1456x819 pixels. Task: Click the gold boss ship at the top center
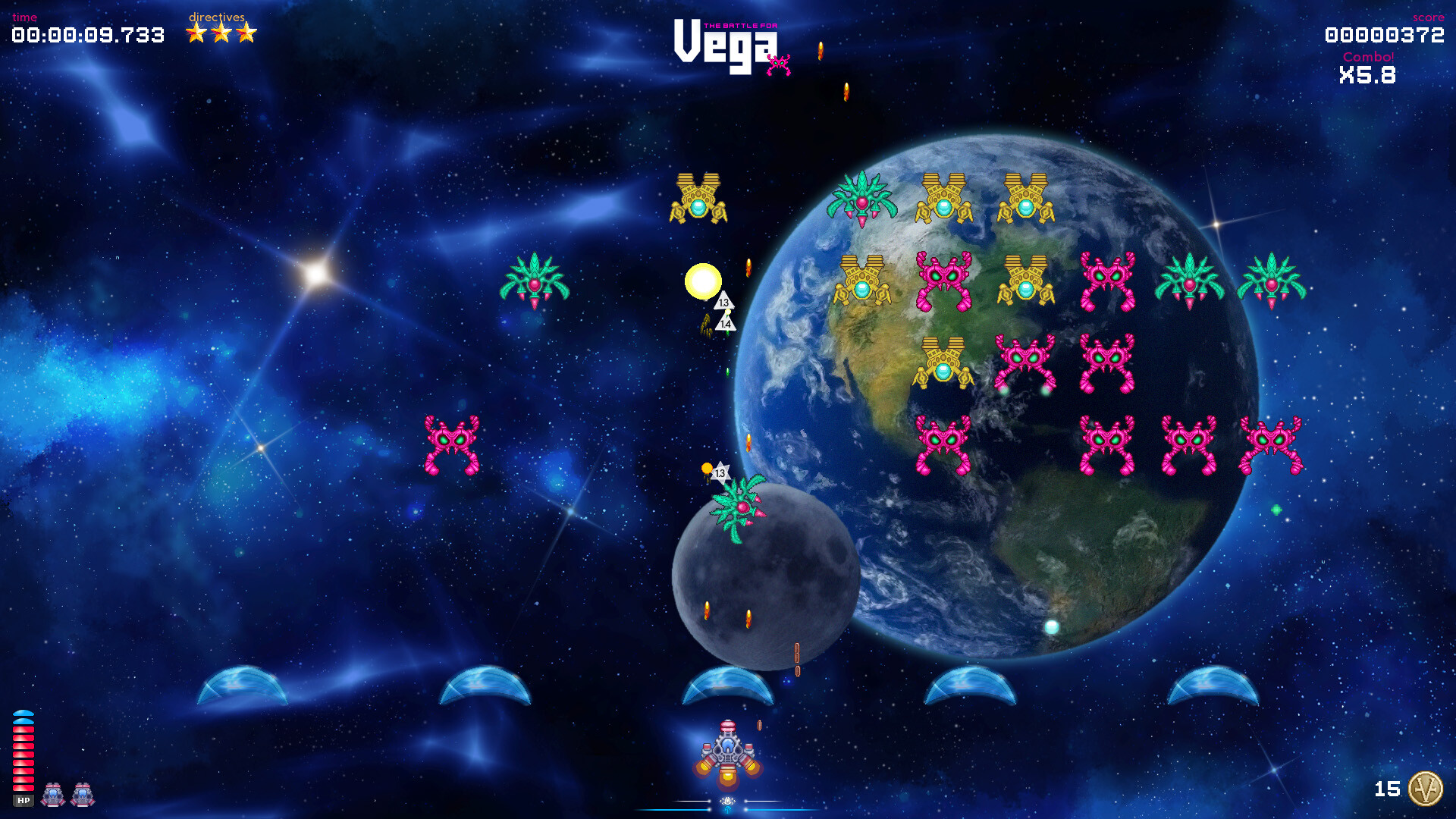coord(699,196)
